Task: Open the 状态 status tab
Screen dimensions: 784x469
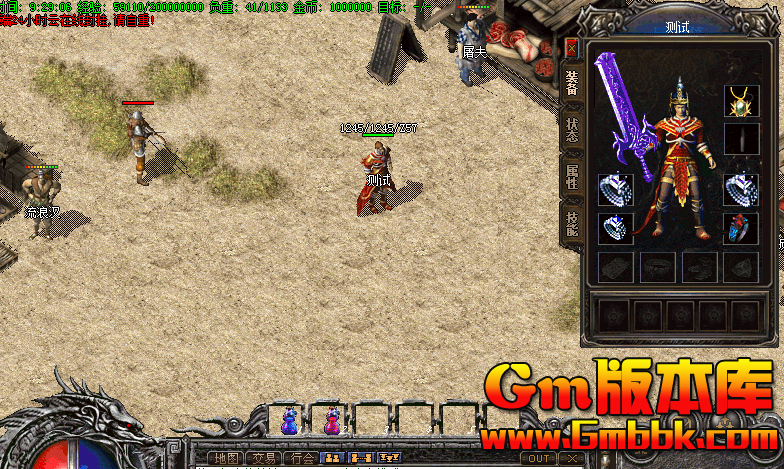Action: [571, 130]
